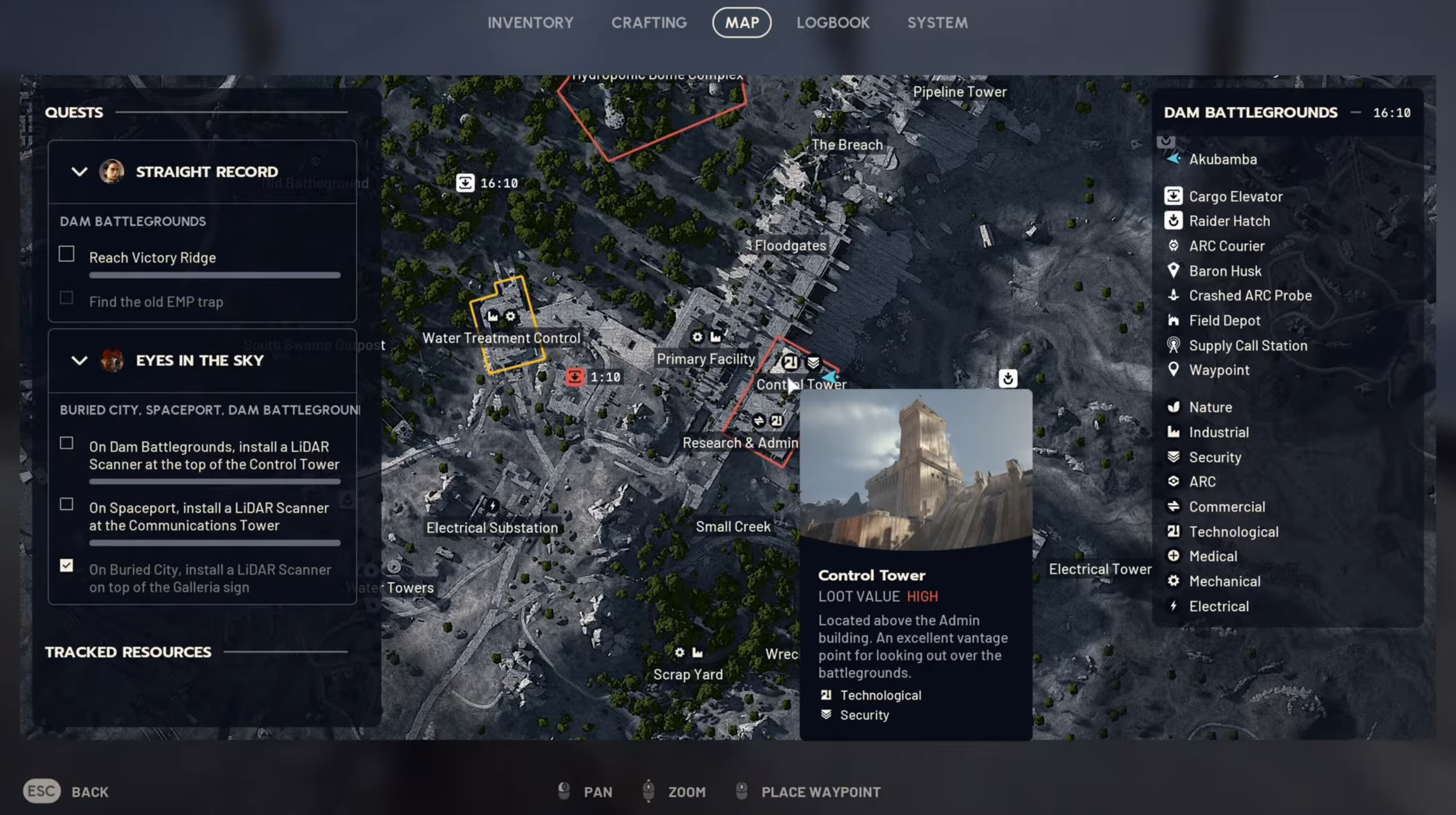Open the INVENTORY screen
The width and height of the screenshot is (1456, 815).
tap(530, 23)
